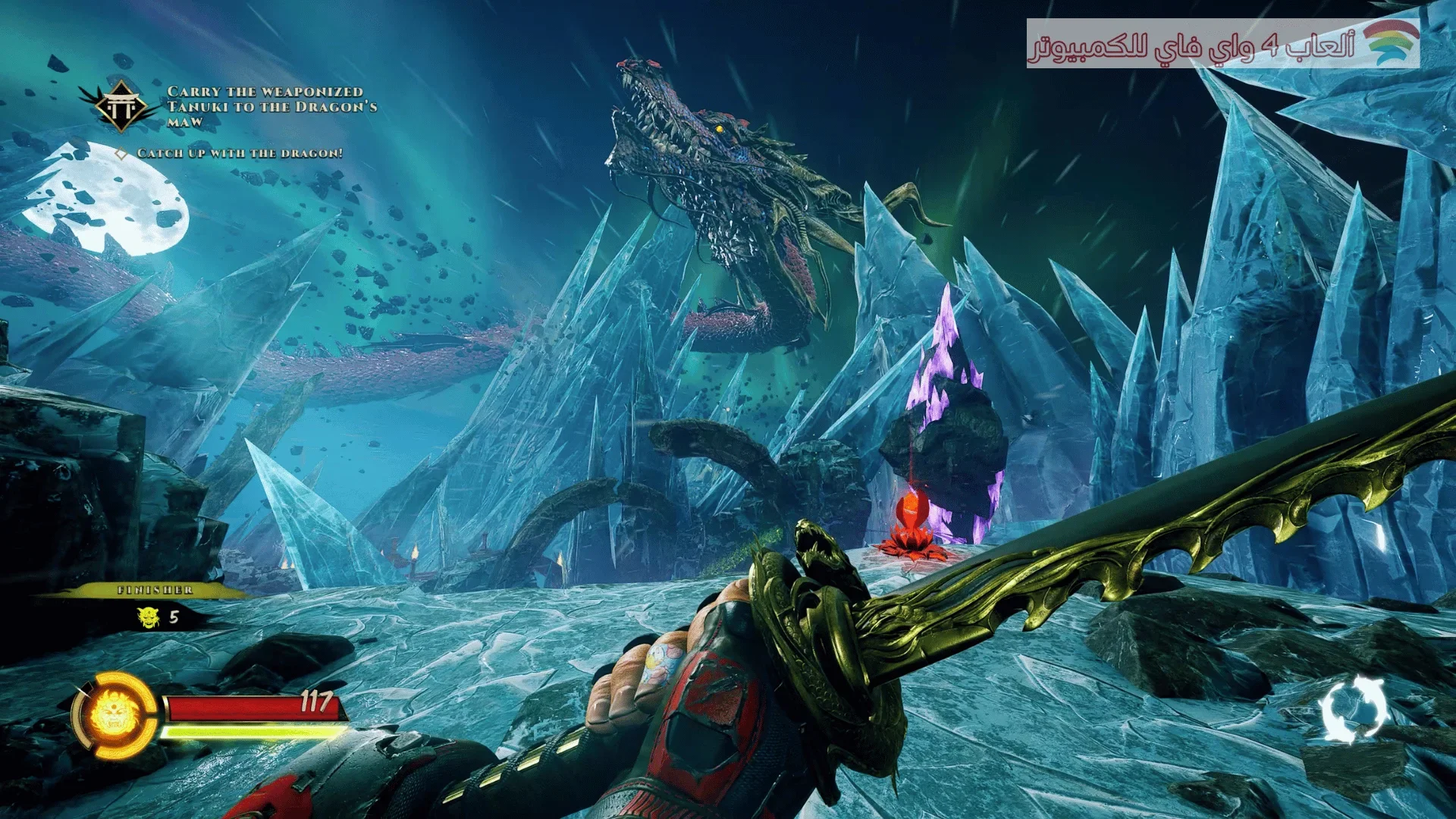The image size is (1456, 819).
Task: Click the Finisher demon mask icon
Action: (148, 617)
